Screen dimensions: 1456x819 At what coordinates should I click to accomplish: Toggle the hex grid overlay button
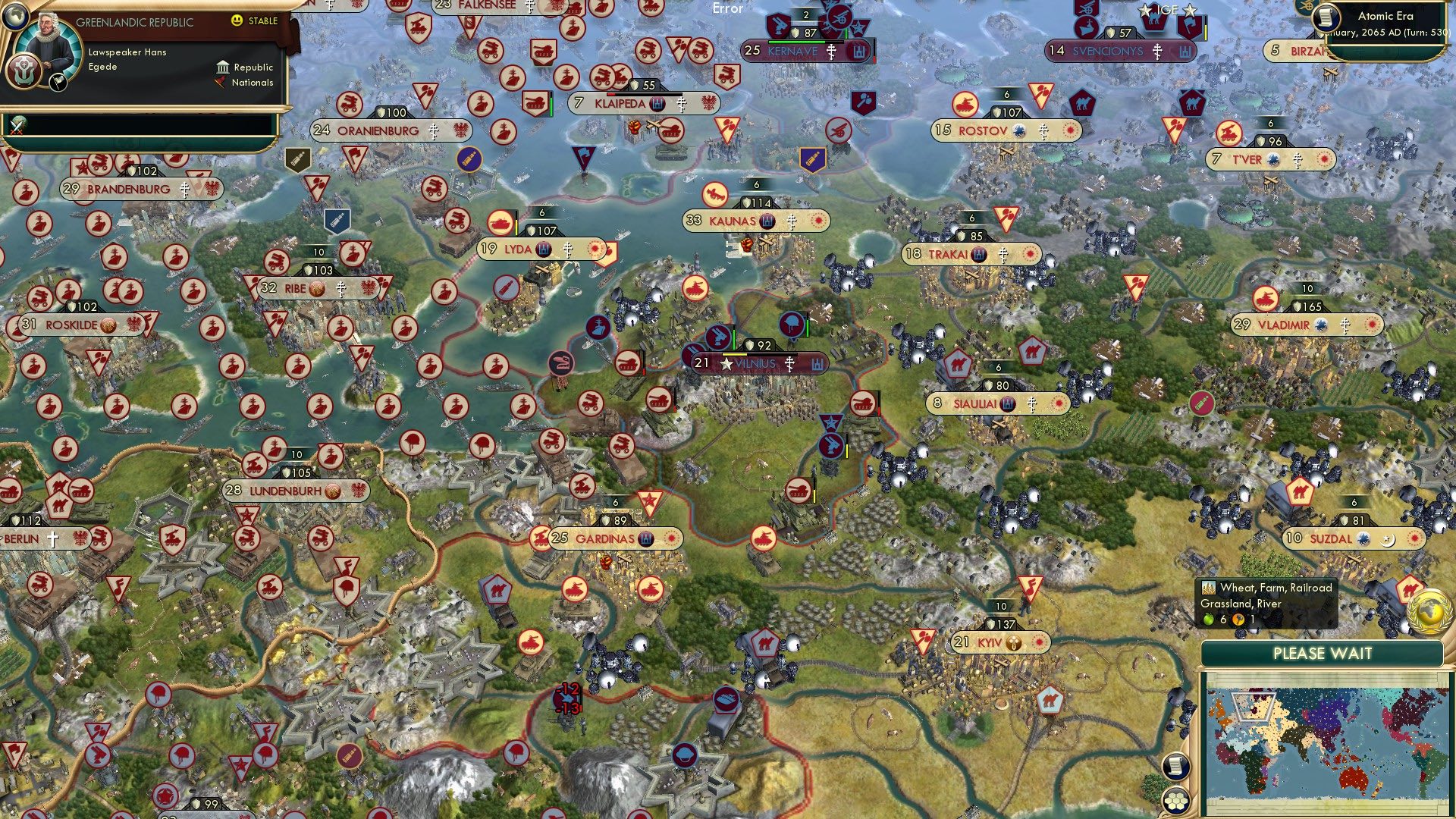(1175, 802)
